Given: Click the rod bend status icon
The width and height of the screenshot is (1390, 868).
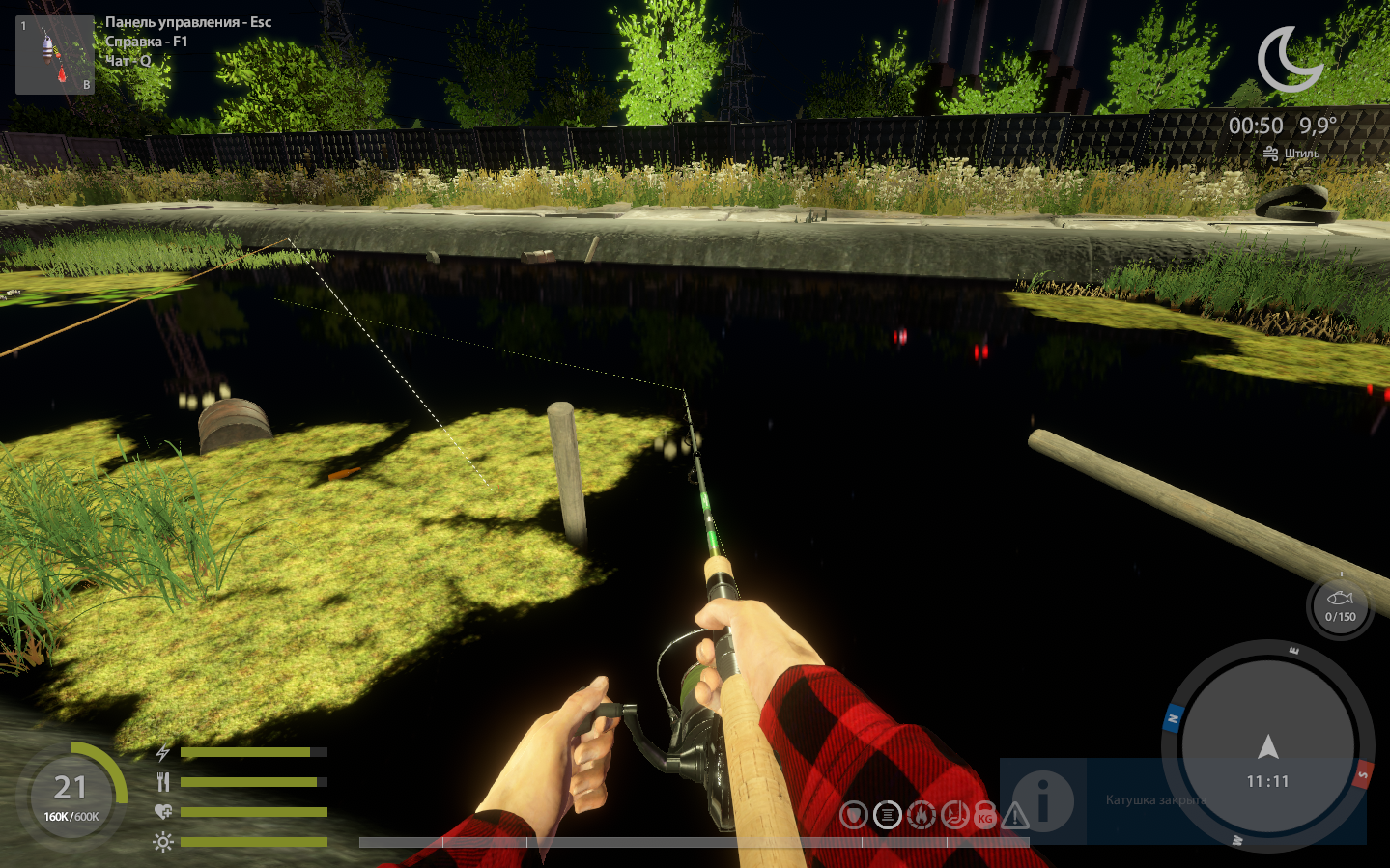Looking at the screenshot, I should (954, 816).
